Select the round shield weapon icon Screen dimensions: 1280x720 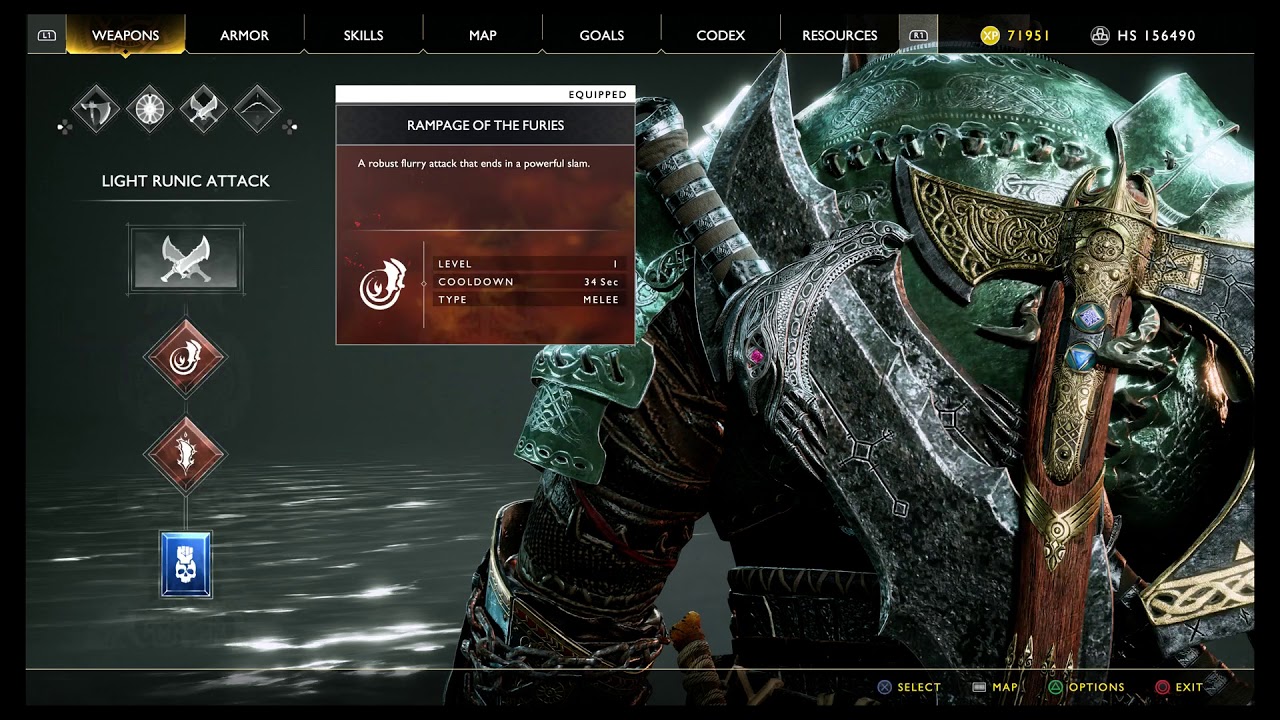pos(150,109)
